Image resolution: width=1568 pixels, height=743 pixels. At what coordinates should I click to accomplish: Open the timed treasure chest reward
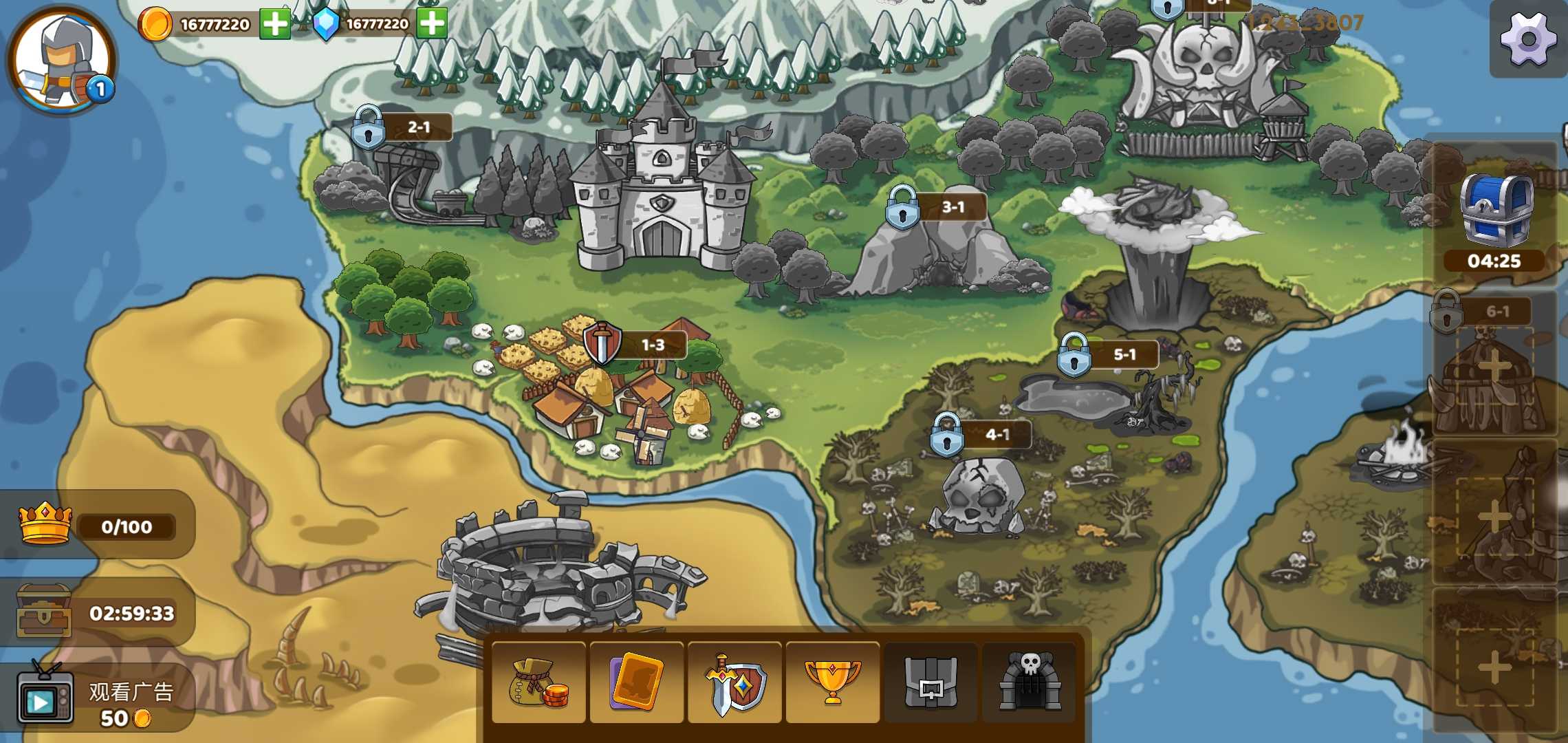98,612
